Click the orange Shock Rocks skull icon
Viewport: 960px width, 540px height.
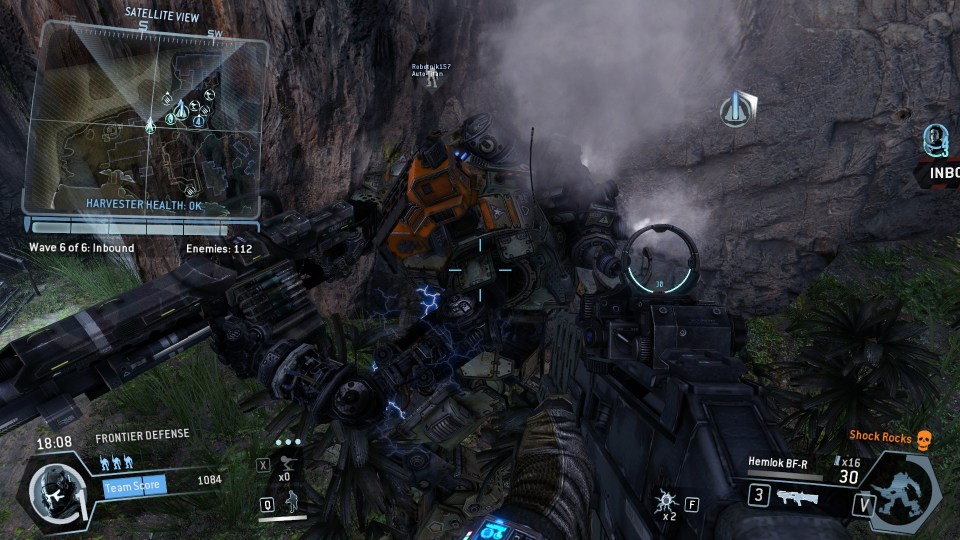[923, 436]
